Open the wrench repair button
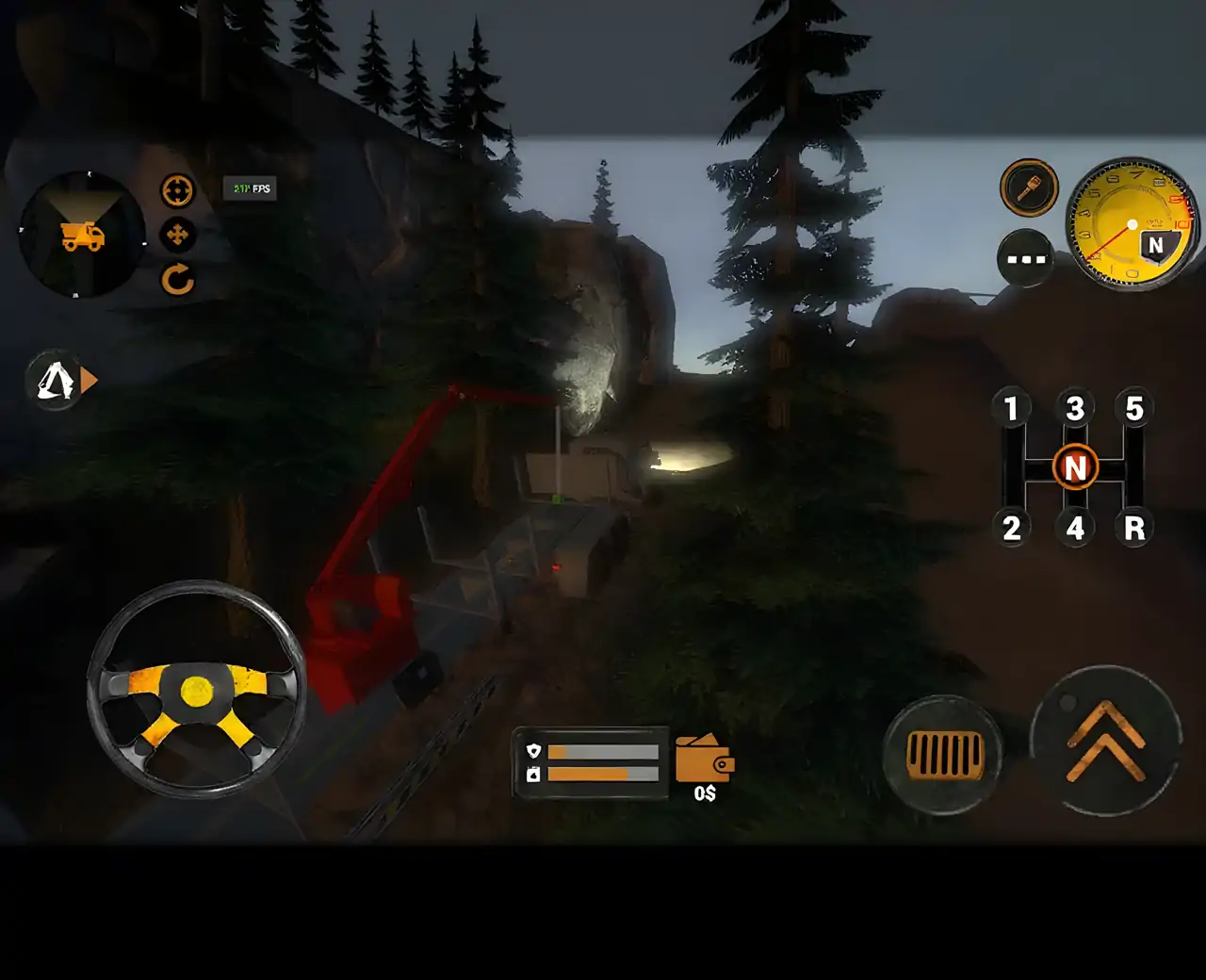This screenshot has height=980, width=1206. [1029, 187]
